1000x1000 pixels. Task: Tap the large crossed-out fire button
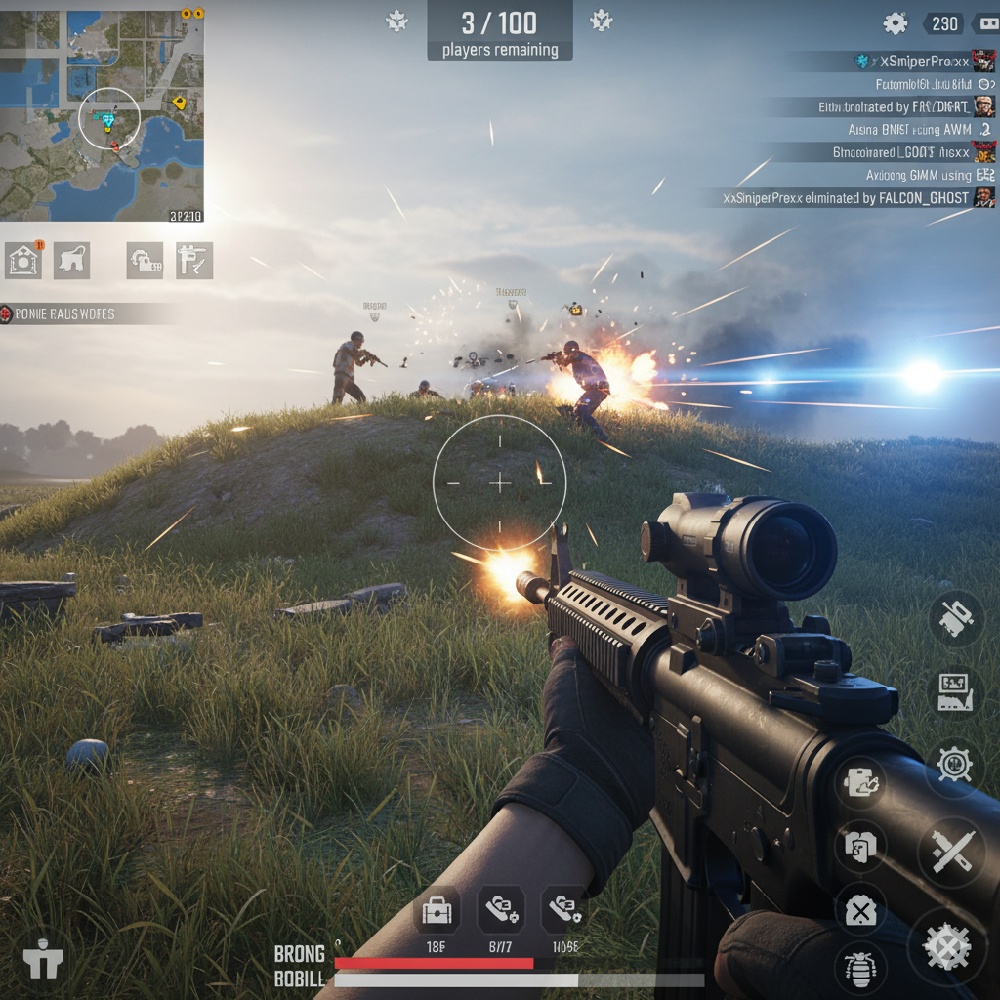pyautogui.click(x=946, y=946)
